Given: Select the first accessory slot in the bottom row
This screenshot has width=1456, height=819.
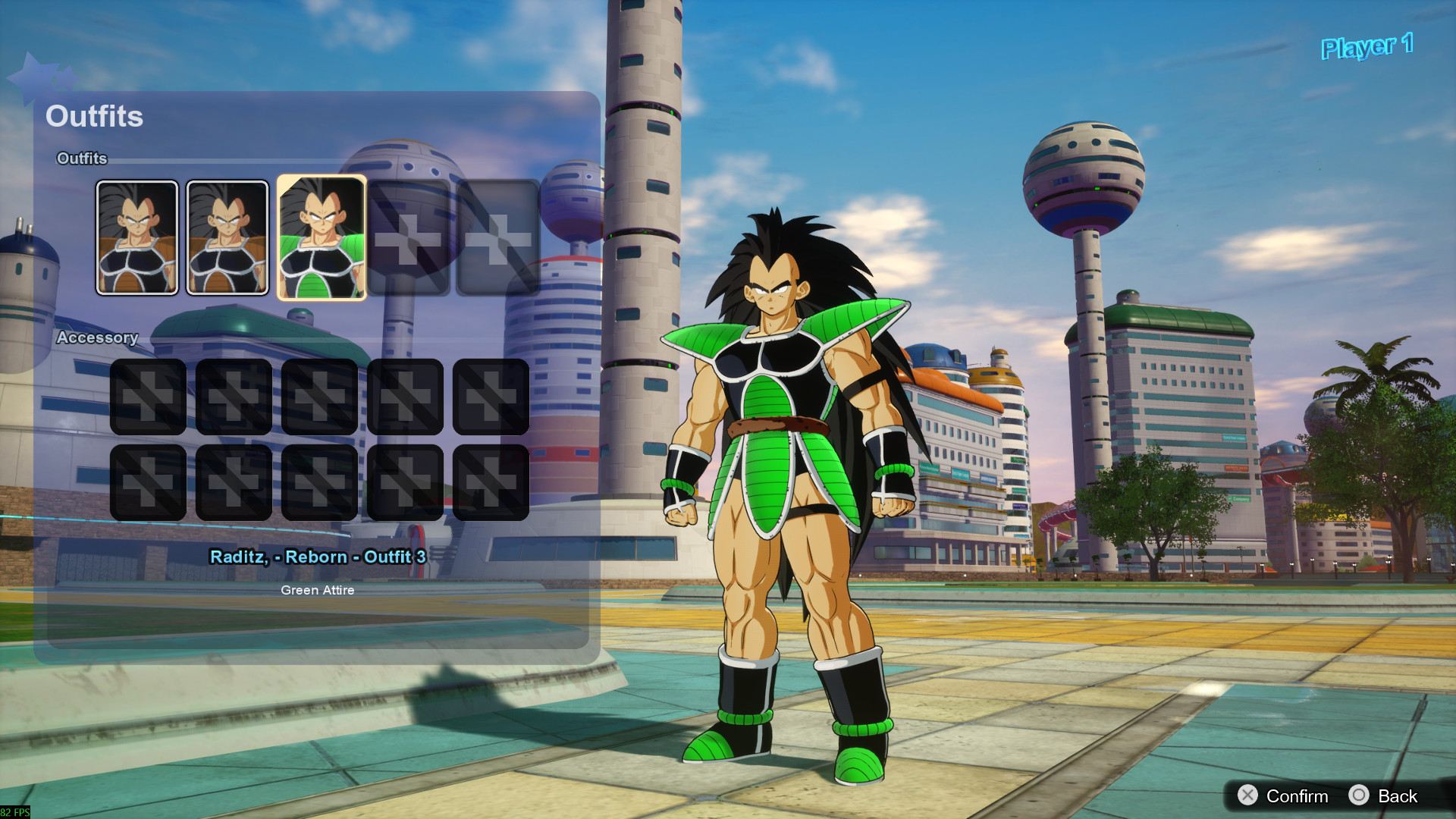Looking at the screenshot, I should pos(149,482).
